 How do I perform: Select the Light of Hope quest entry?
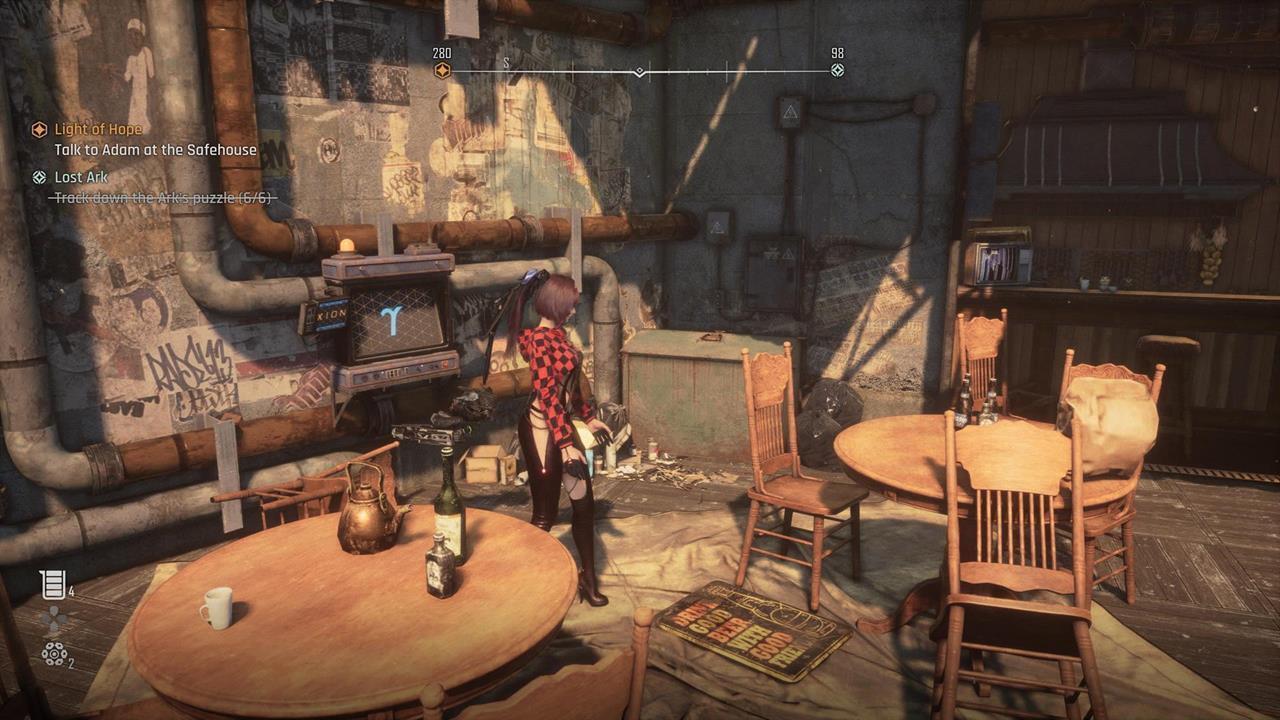pyautogui.click(x=98, y=129)
